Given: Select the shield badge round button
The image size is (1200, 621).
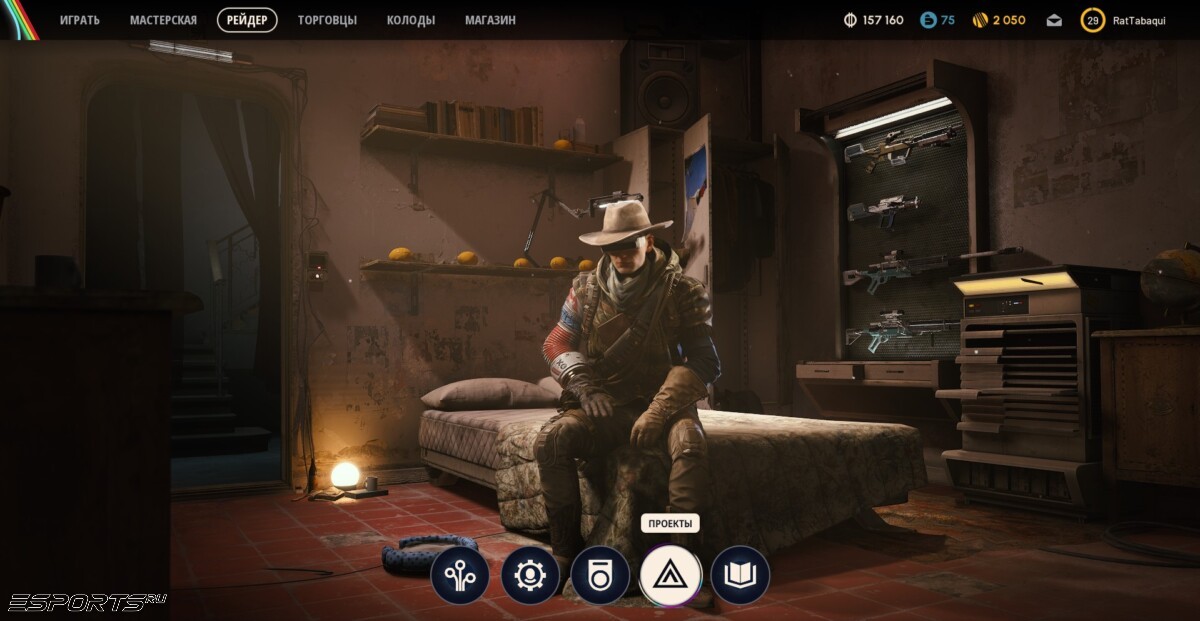Looking at the screenshot, I should pyautogui.click(x=600, y=575).
